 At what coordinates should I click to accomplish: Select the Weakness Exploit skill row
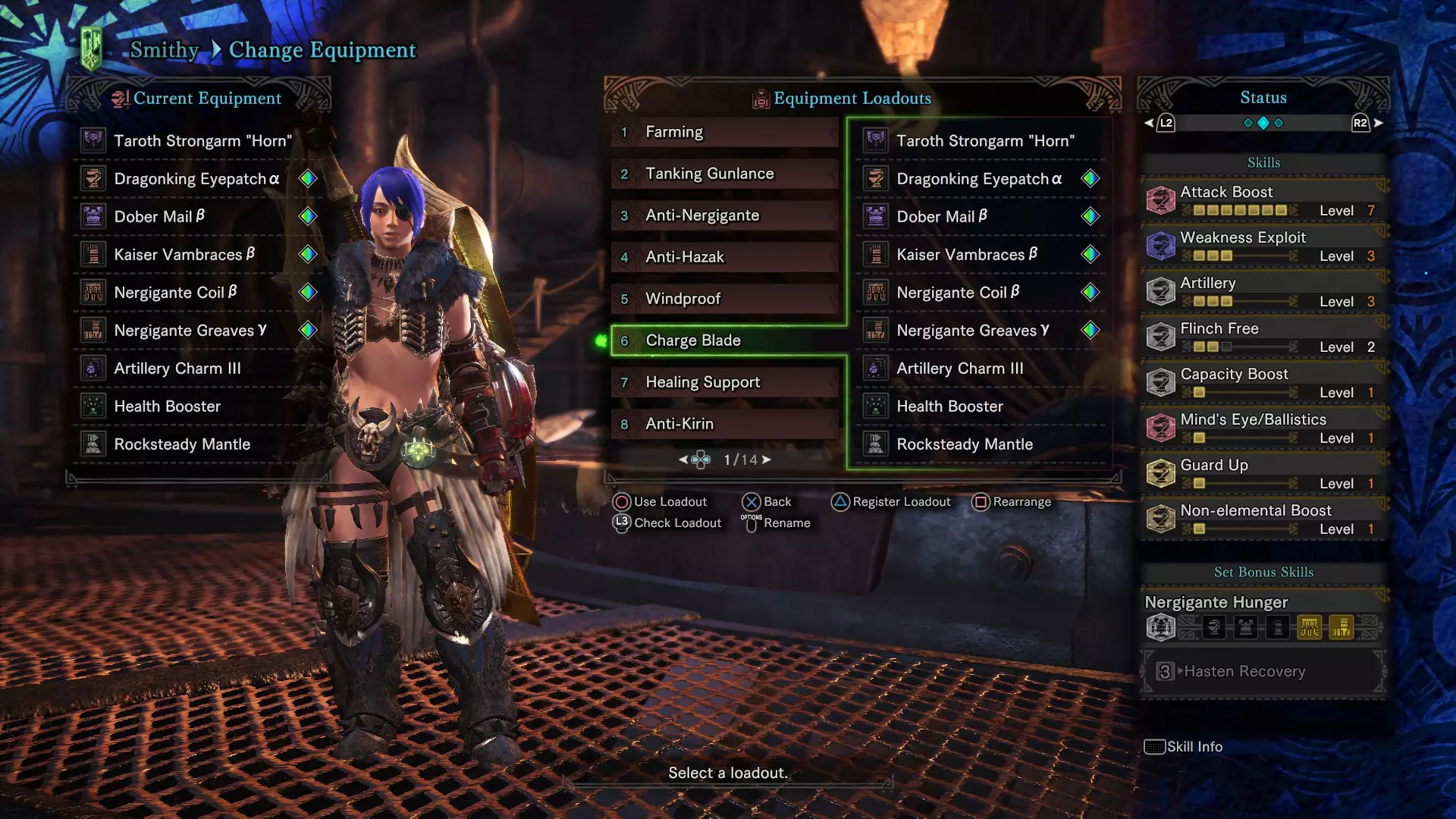[x=1263, y=246]
